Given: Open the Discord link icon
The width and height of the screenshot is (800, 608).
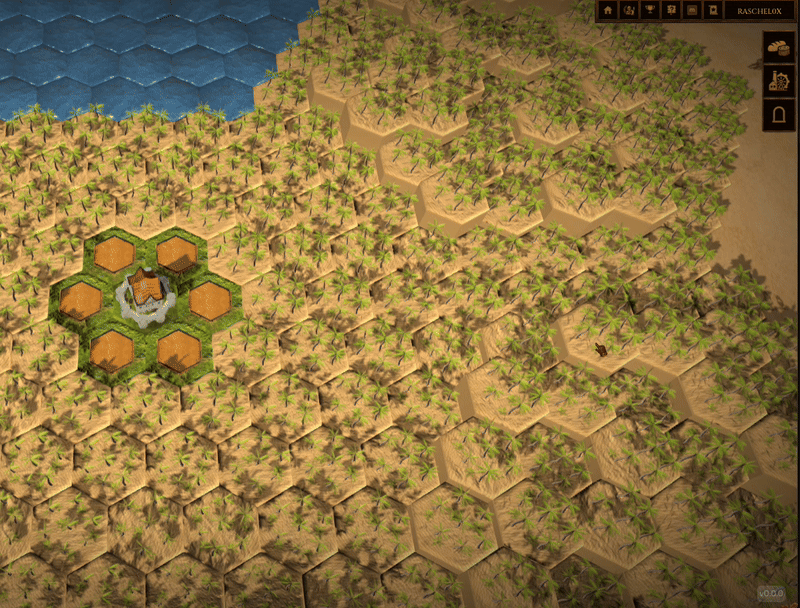Looking at the screenshot, I should 693,10.
